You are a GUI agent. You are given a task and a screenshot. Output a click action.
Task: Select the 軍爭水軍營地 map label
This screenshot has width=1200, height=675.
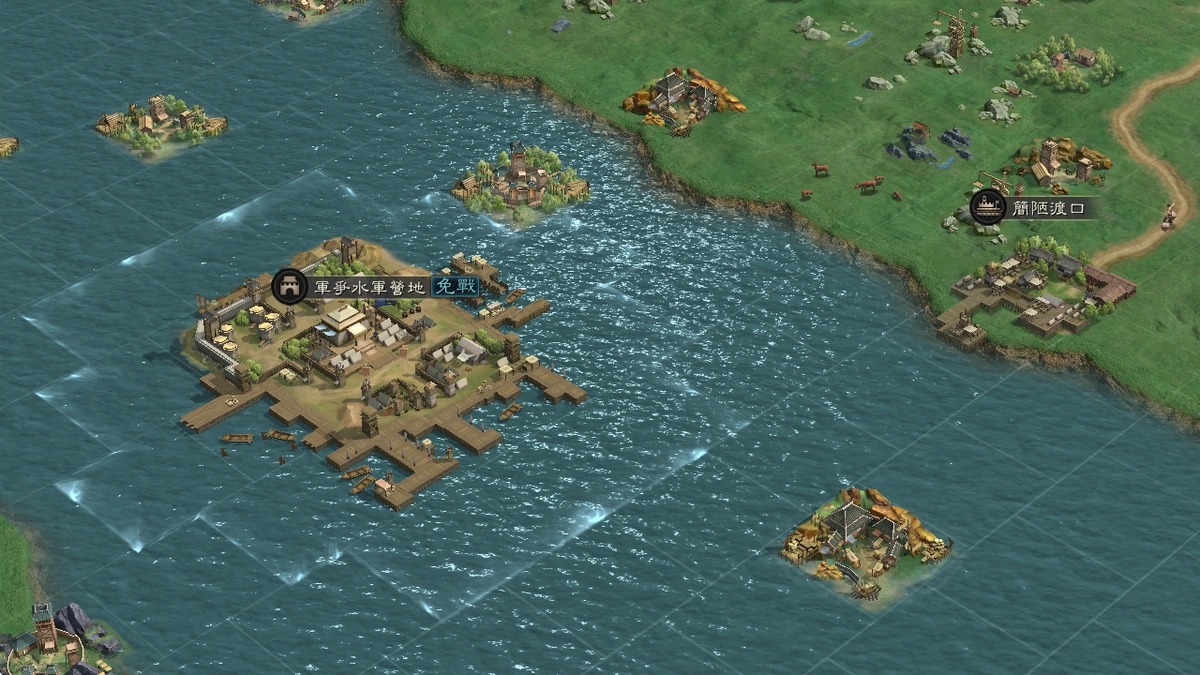369,287
